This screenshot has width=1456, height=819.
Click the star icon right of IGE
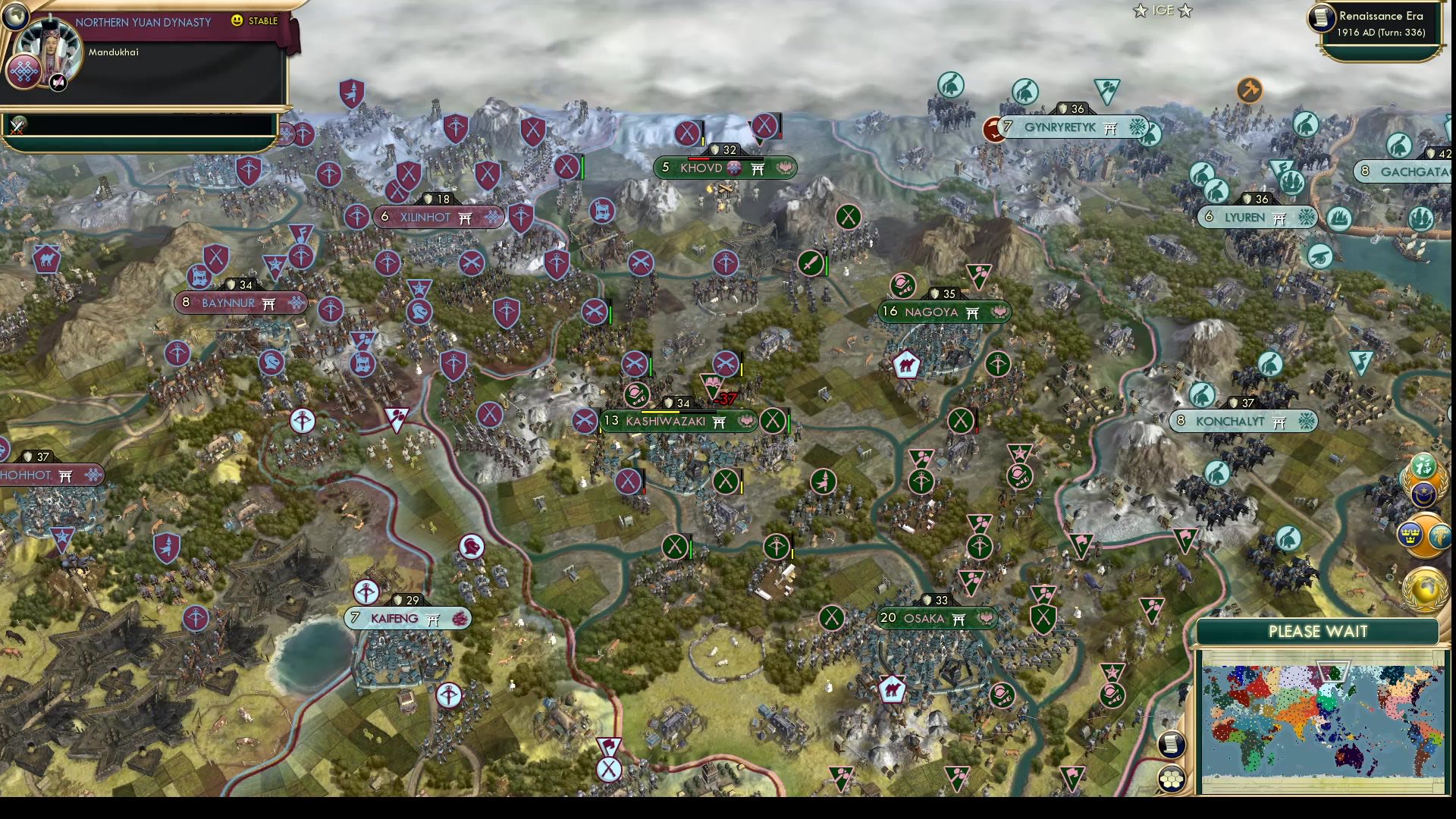[1185, 10]
